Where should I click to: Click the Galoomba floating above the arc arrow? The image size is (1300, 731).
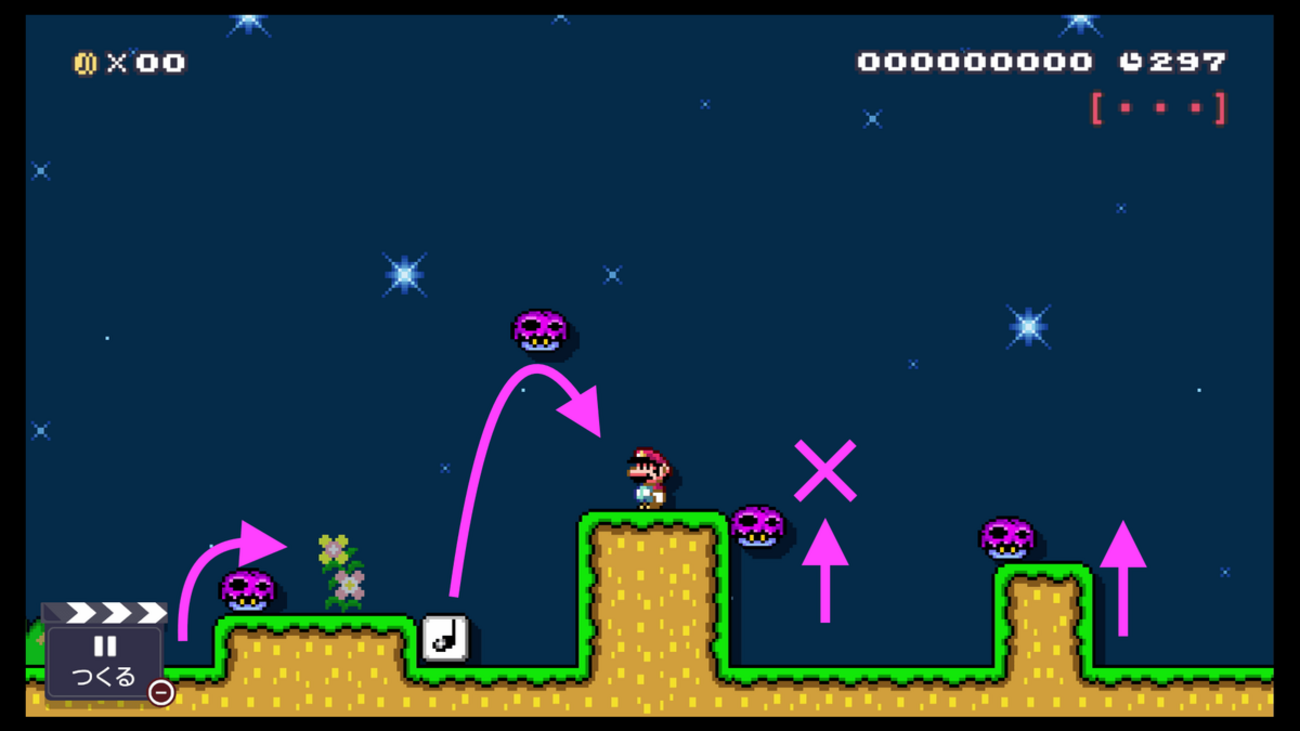point(541,331)
